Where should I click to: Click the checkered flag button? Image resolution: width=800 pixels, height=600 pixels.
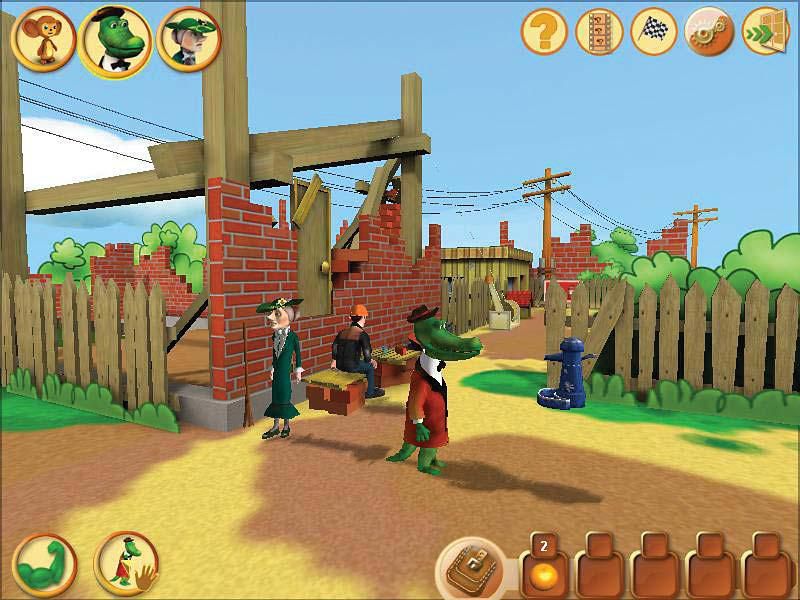(654, 33)
